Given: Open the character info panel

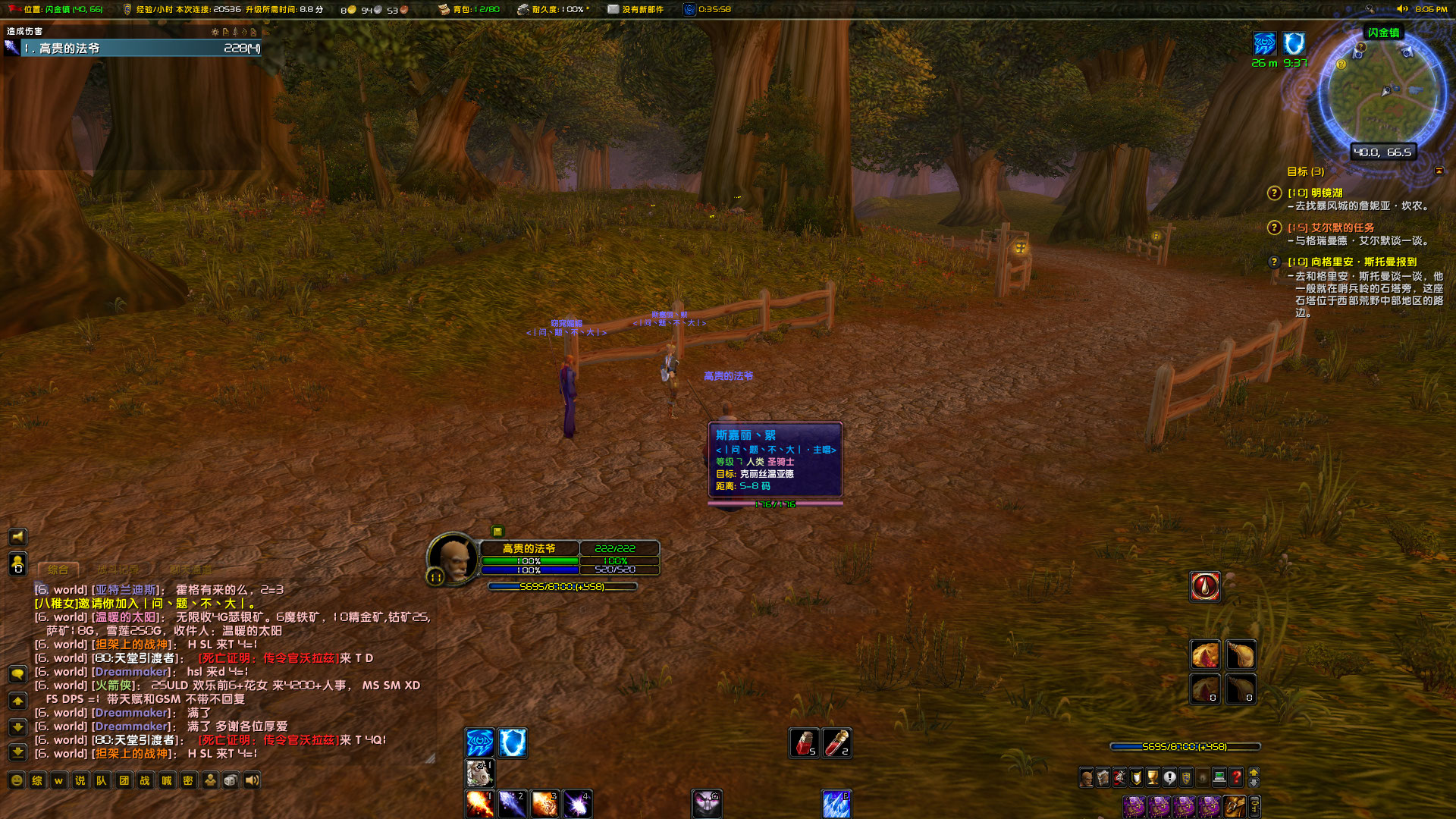Looking at the screenshot, I should point(1087,777).
